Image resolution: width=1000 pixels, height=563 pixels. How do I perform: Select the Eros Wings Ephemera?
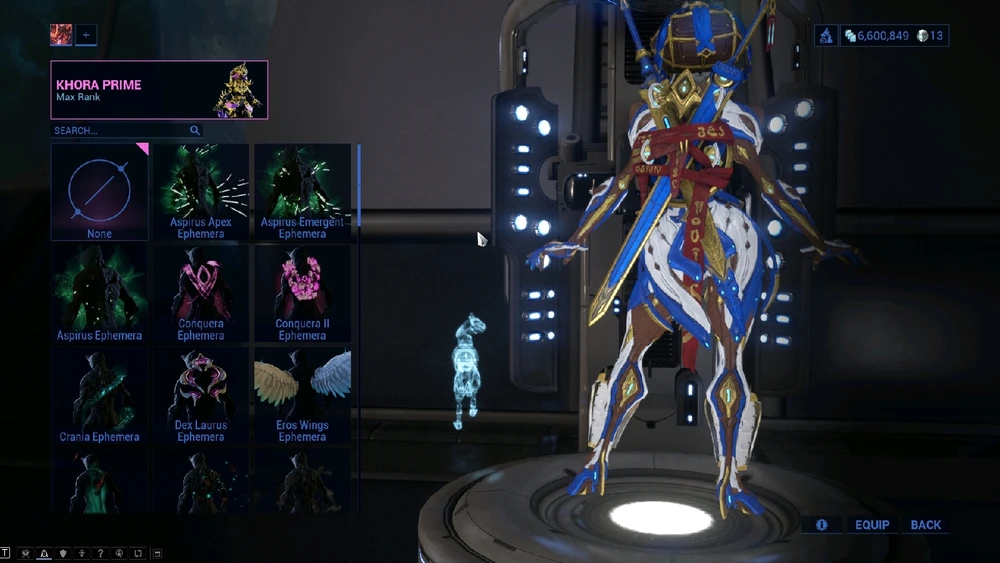302,395
